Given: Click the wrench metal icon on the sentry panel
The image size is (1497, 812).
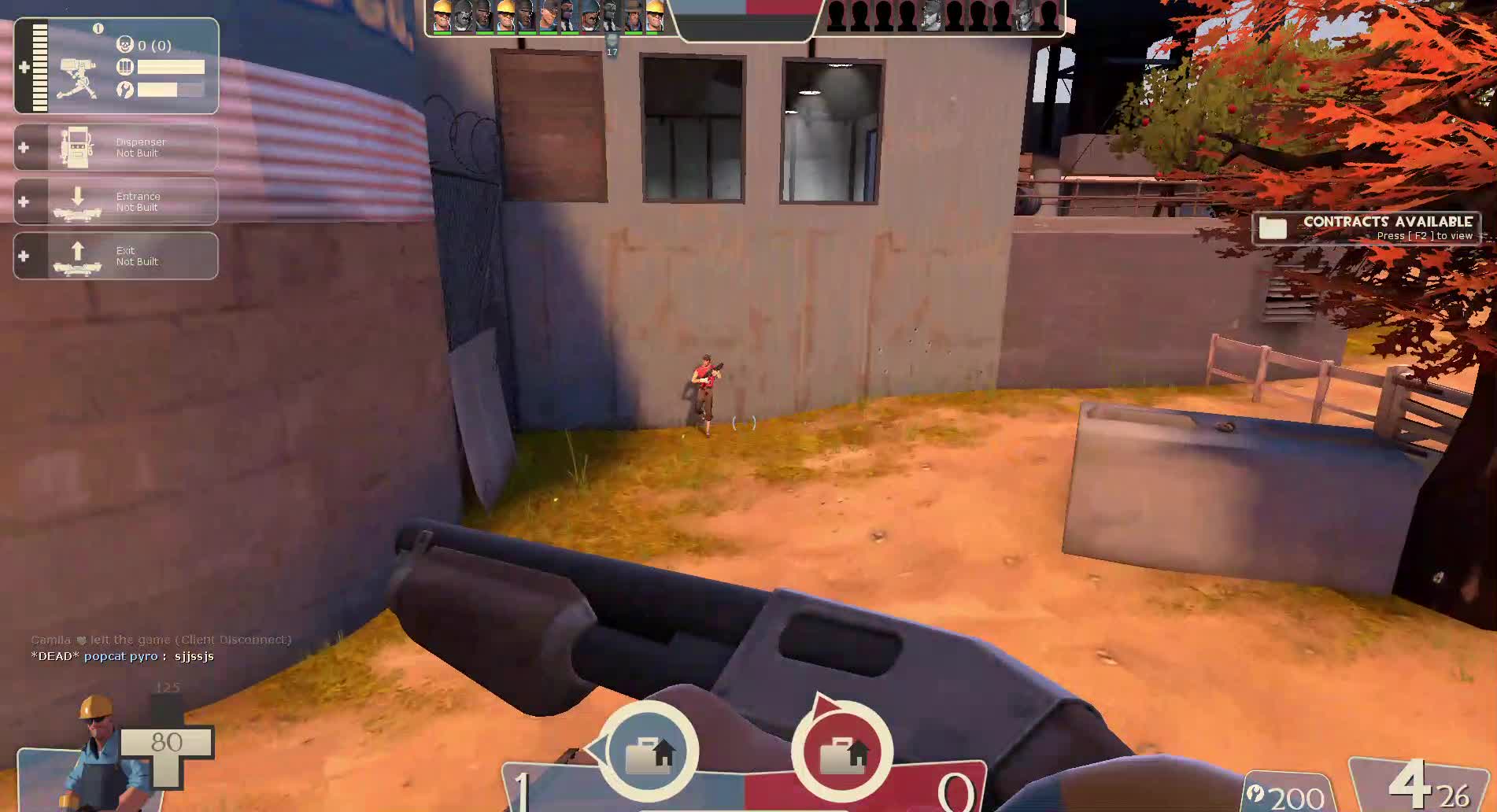Looking at the screenshot, I should [x=125, y=89].
